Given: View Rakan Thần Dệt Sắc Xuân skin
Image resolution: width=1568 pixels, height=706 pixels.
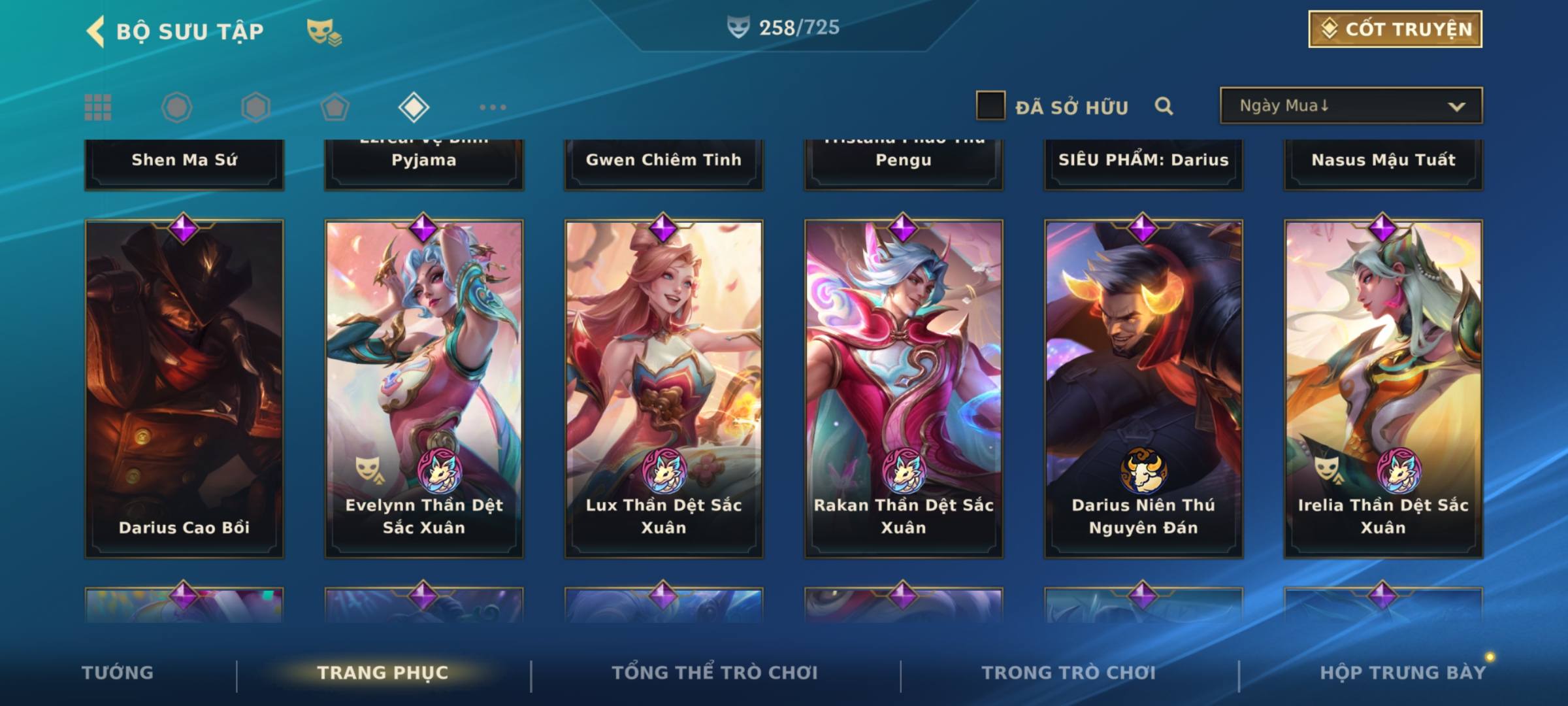Looking at the screenshot, I should point(904,388).
